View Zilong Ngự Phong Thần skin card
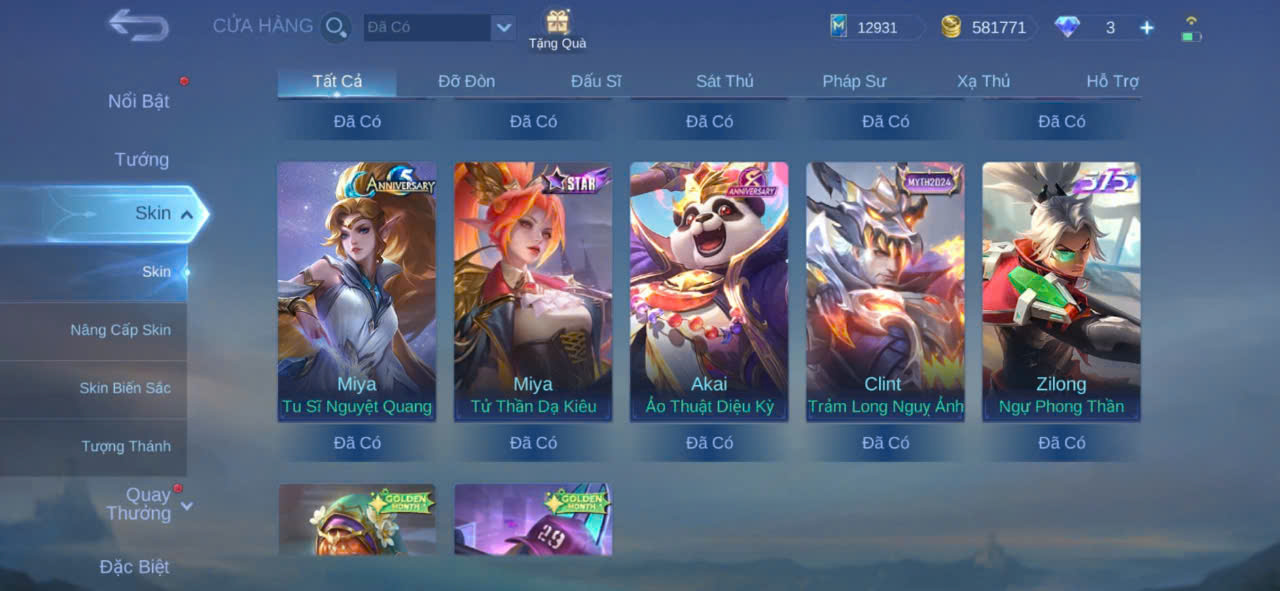 [x=1061, y=290]
